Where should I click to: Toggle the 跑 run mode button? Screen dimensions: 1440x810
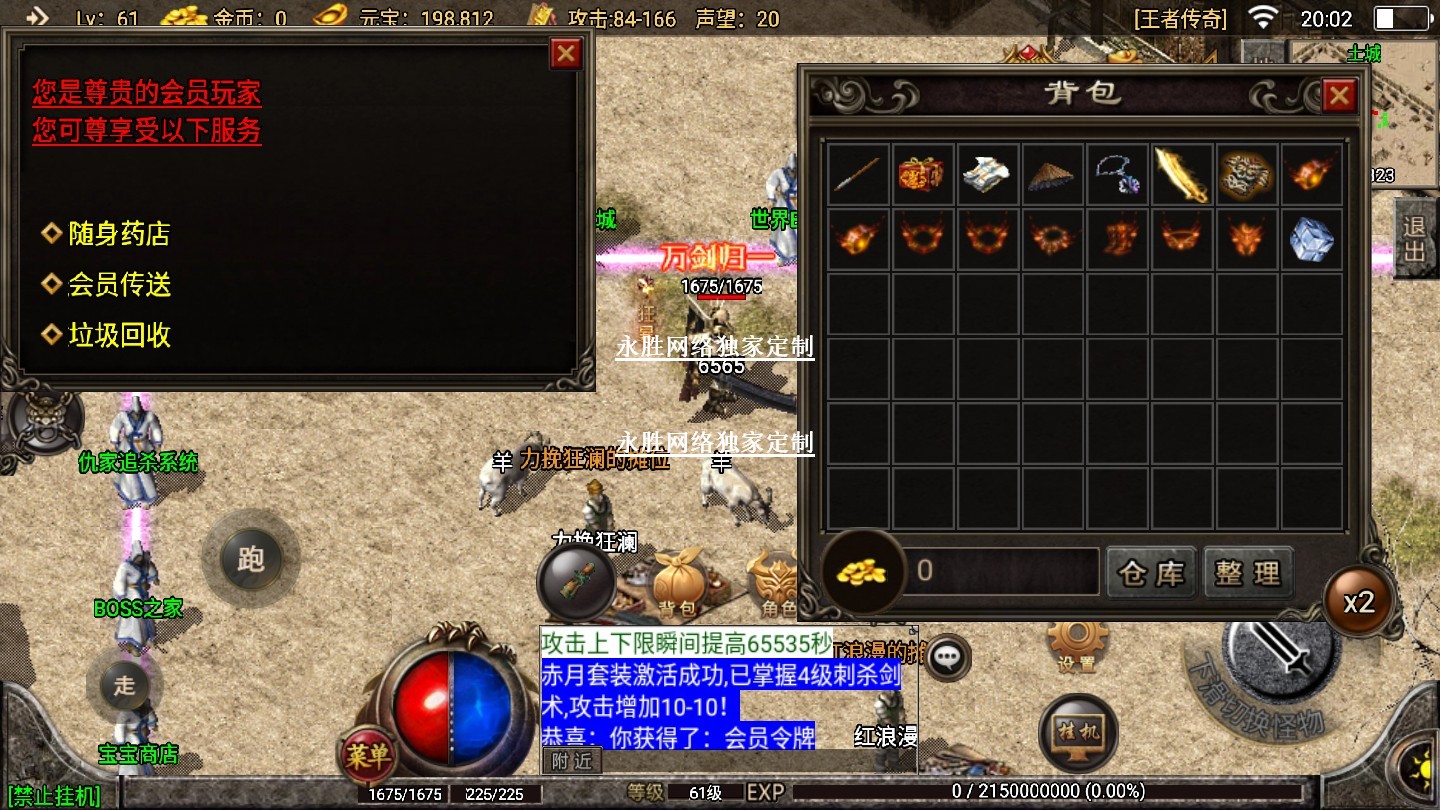click(x=250, y=559)
